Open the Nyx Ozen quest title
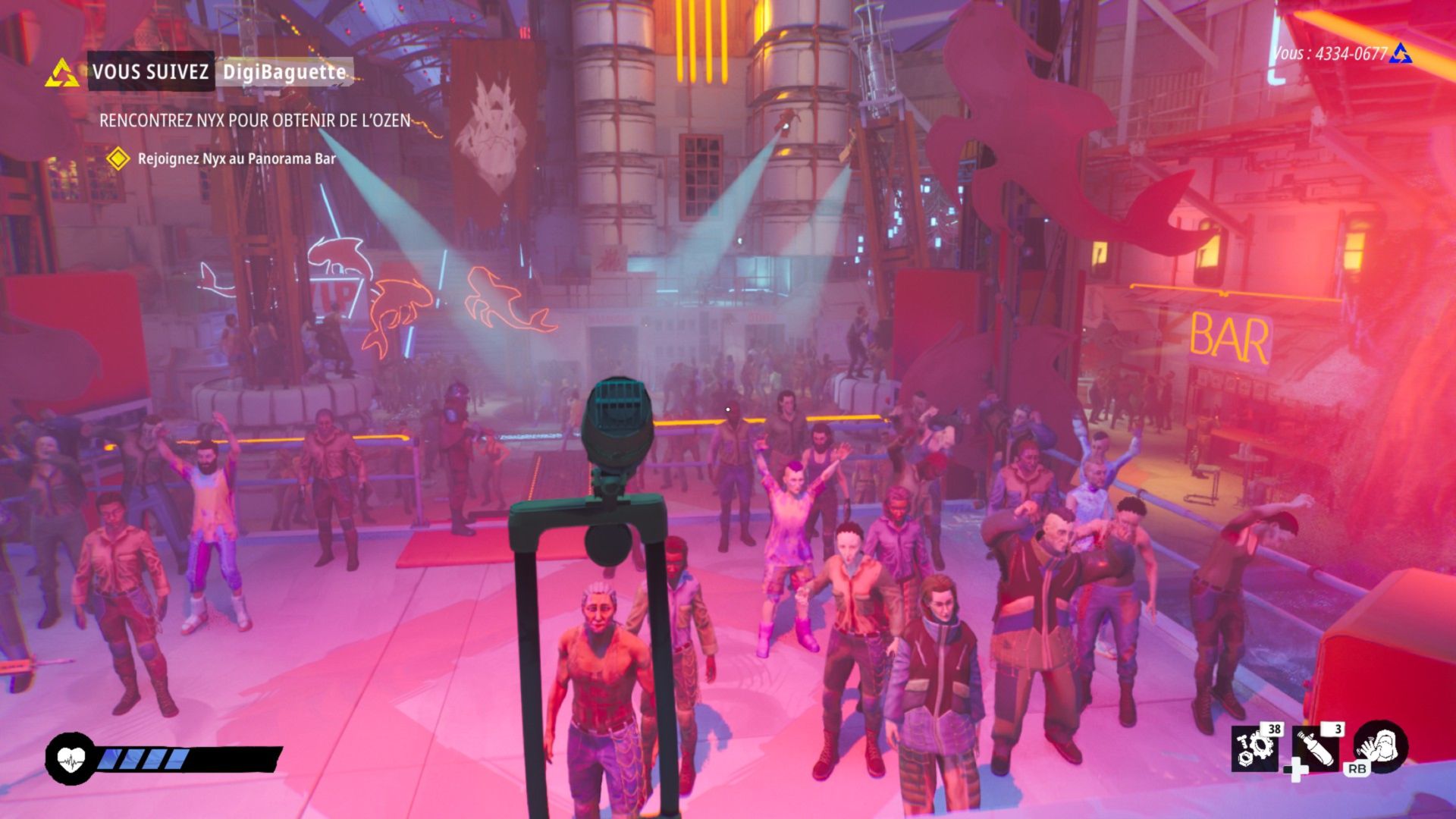This screenshot has width=1456, height=819. click(x=255, y=121)
